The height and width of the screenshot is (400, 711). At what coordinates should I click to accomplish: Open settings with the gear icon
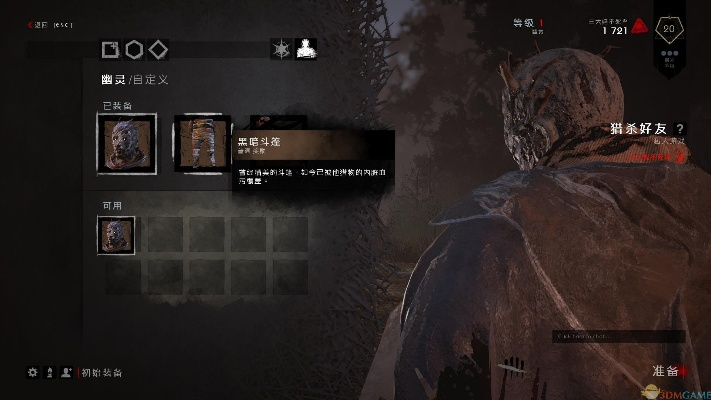click(x=32, y=372)
